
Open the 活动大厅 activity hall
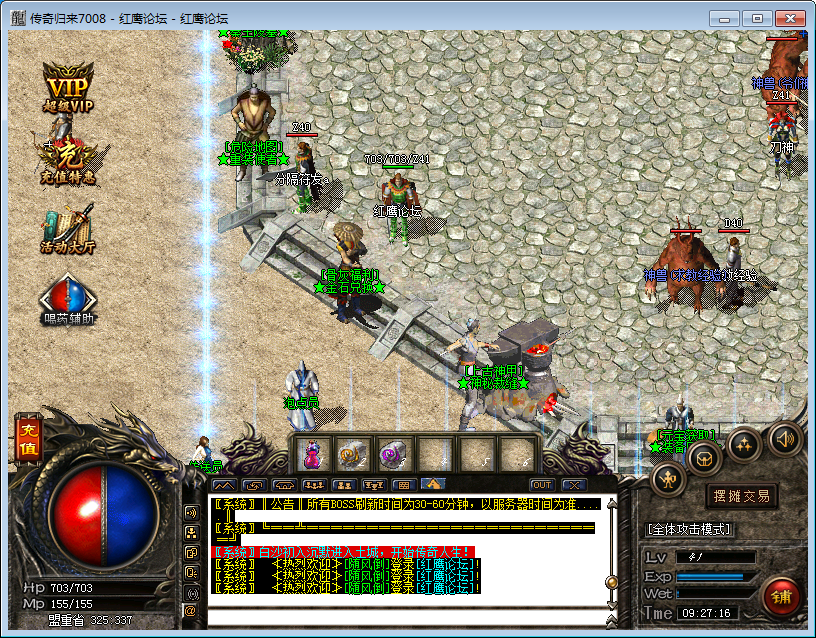68,230
